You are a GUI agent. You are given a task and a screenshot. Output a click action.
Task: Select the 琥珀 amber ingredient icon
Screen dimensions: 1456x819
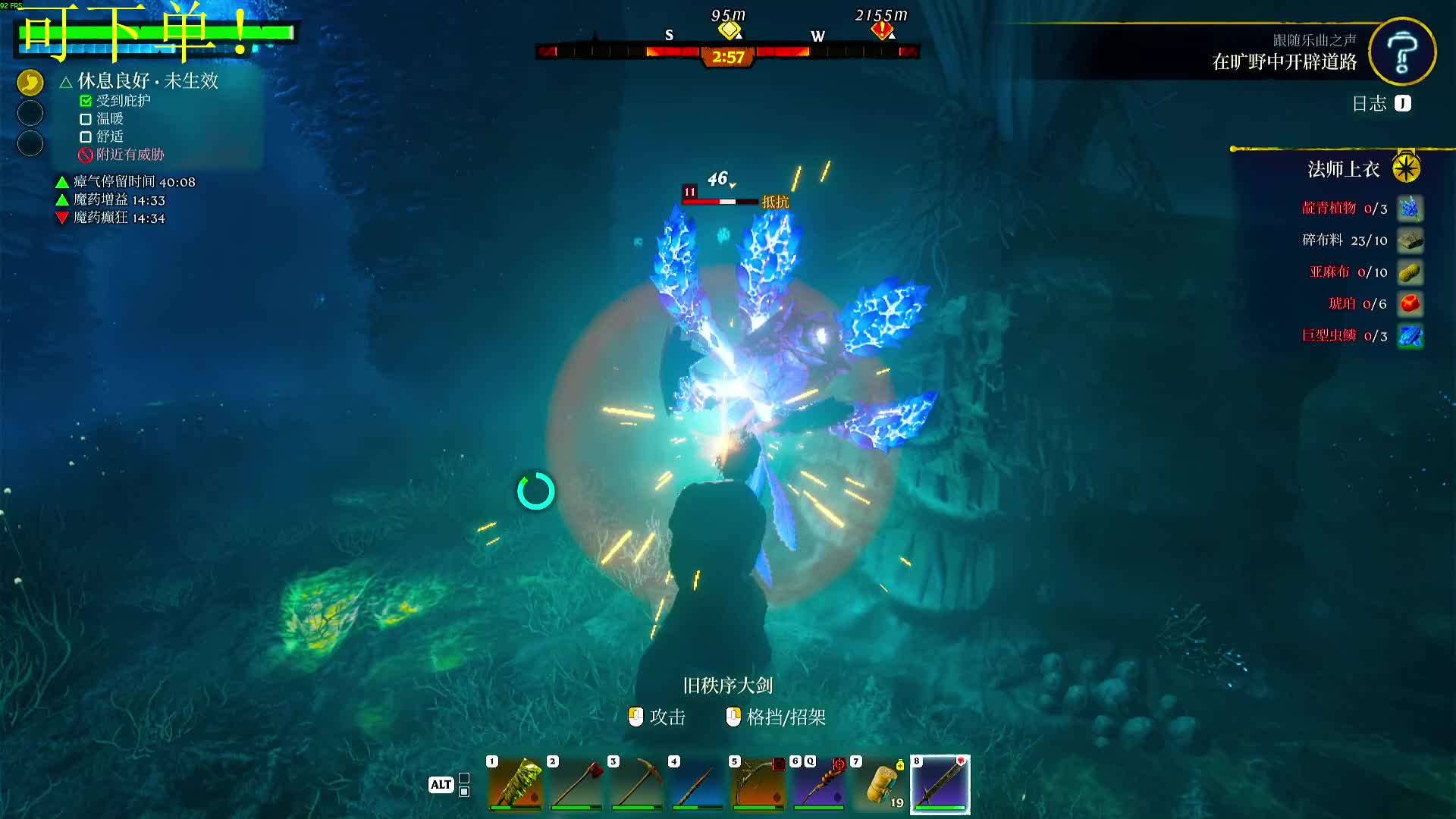(x=1410, y=304)
